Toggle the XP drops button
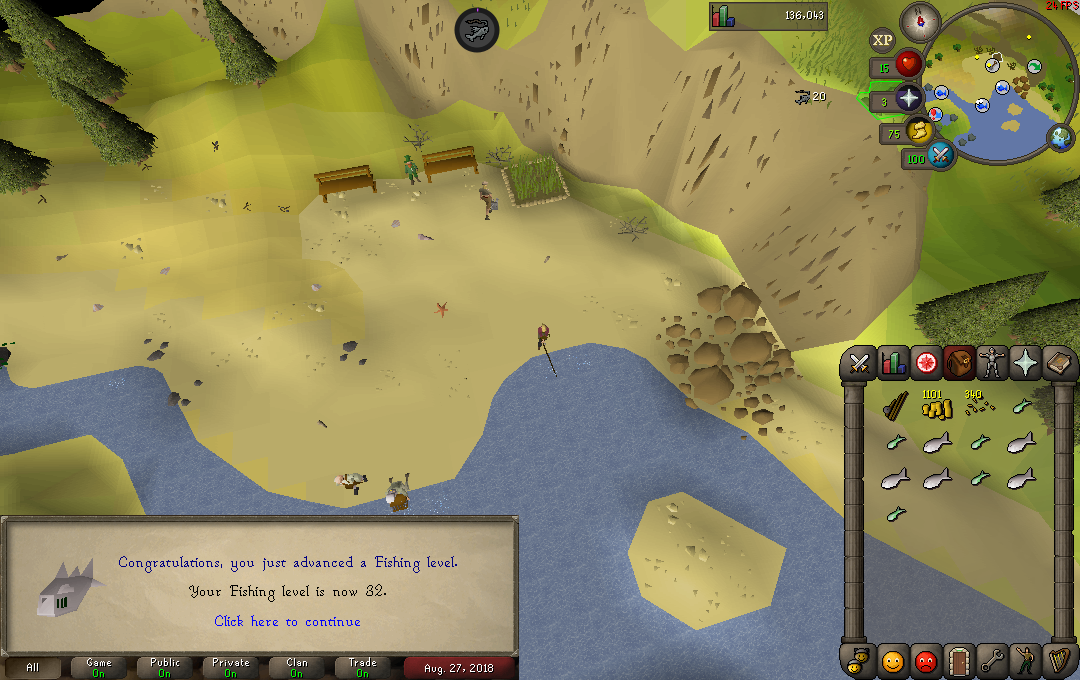 coord(882,41)
